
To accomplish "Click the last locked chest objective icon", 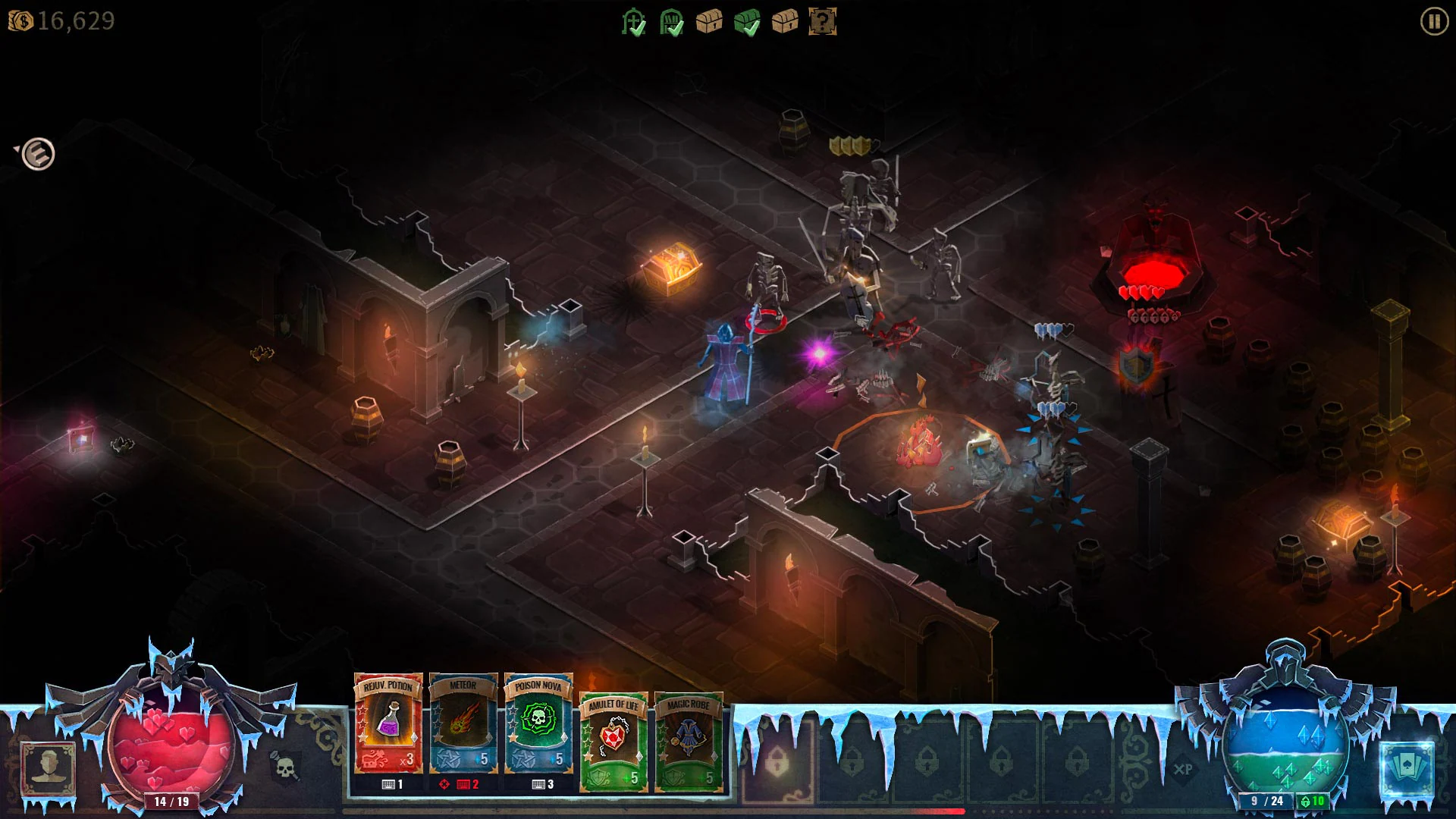I will (x=785, y=21).
